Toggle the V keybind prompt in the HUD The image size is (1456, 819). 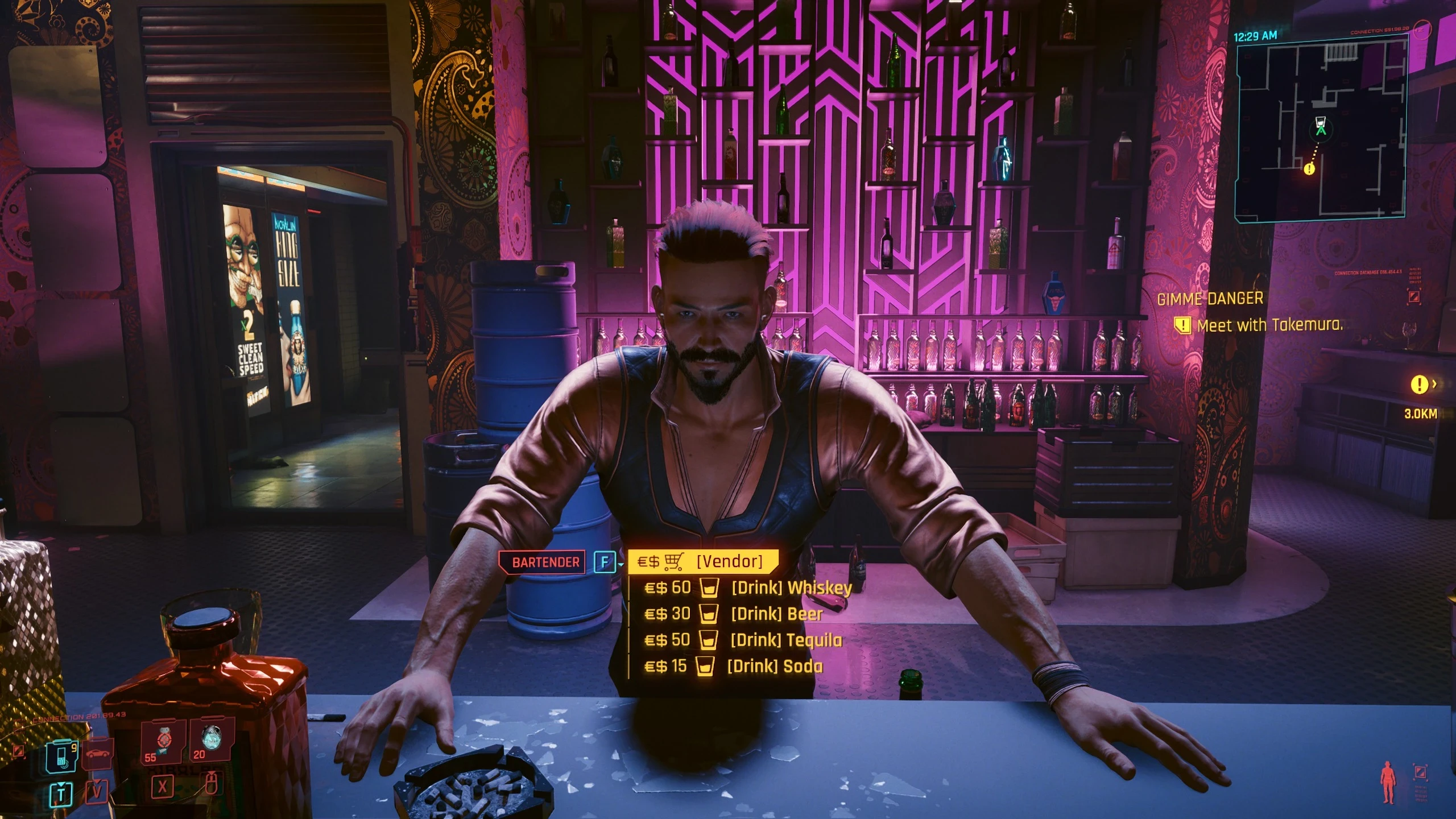click(97, 791)
